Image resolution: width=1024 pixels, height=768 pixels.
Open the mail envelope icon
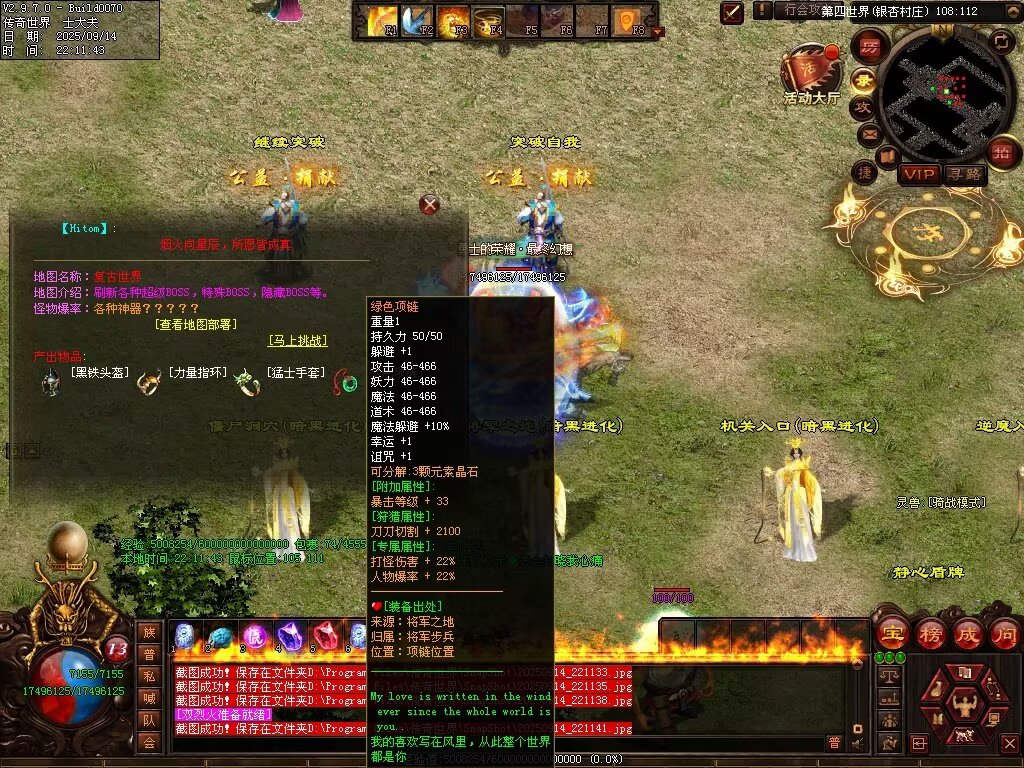(x=869, y=133)
